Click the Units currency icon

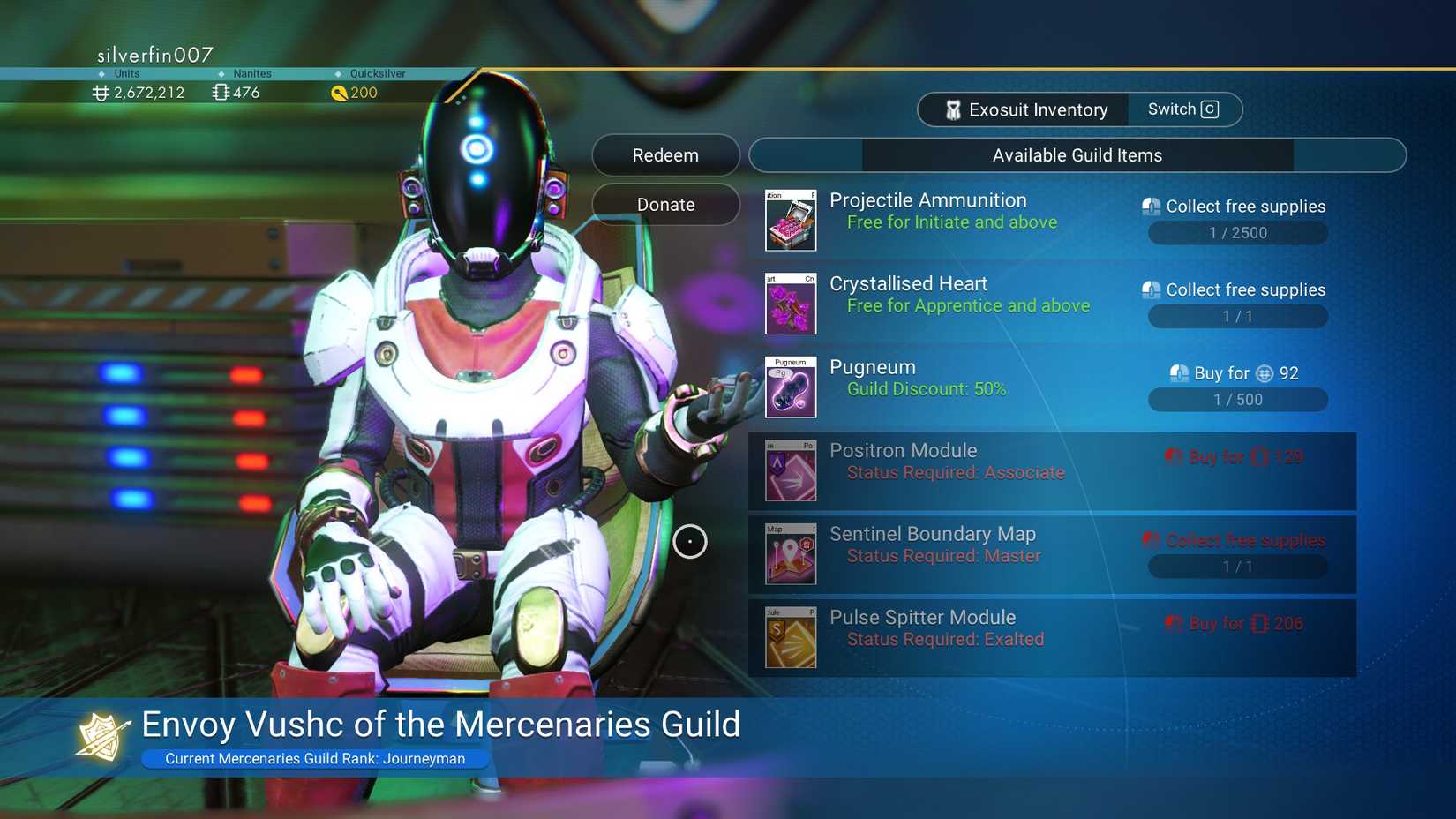[99, 93]
